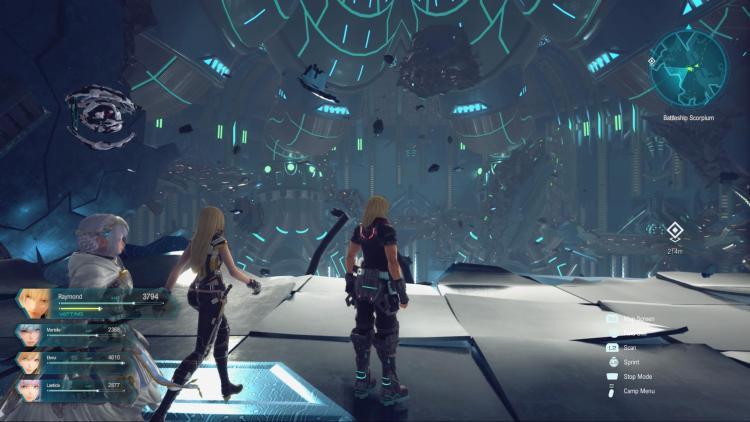The height and width of the screenshot is (422, 750).
Task: Select Raymond's party portrait
Action: point(35,303)
